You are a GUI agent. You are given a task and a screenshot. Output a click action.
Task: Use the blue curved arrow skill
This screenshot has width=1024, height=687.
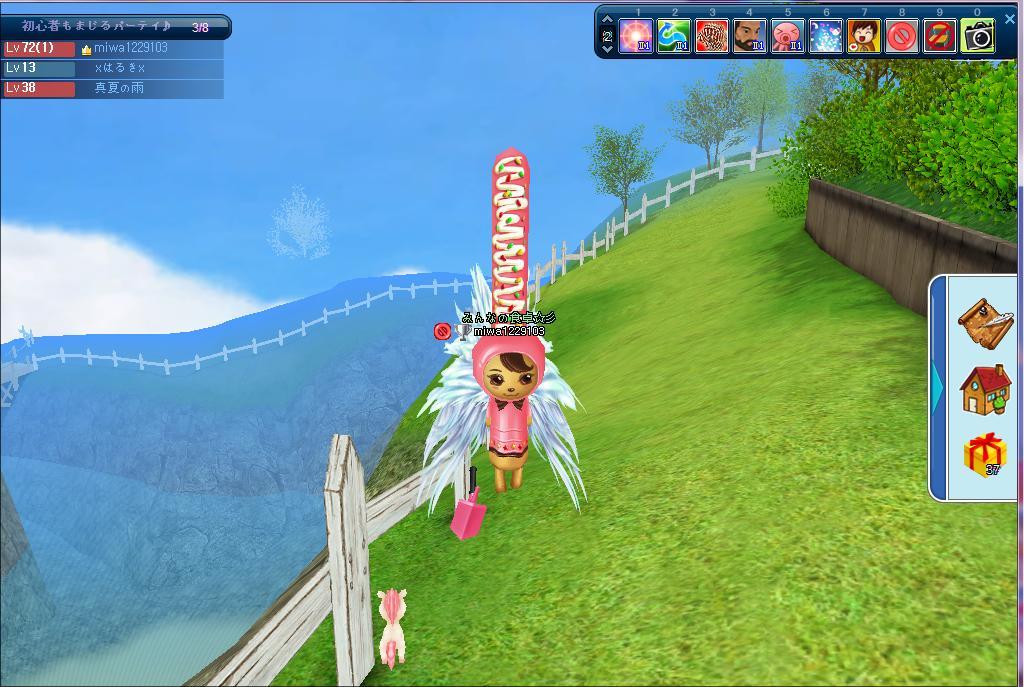click(674, 36)
